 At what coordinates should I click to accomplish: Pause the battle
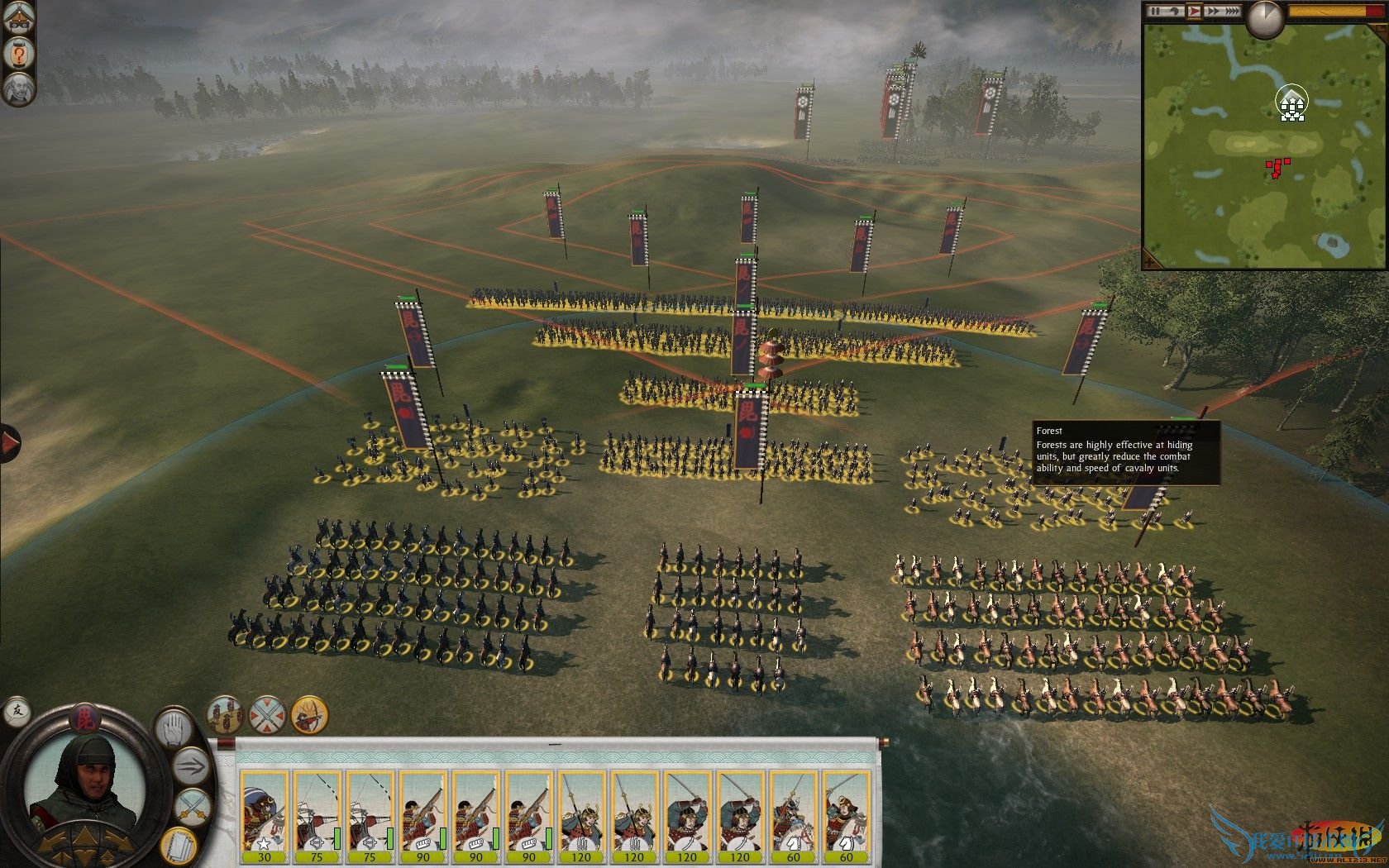(x=1156, y=11)
